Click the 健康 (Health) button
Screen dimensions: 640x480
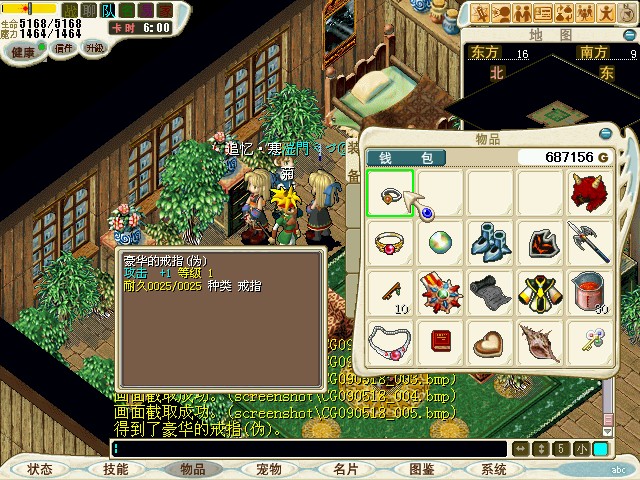pos(24,50)
